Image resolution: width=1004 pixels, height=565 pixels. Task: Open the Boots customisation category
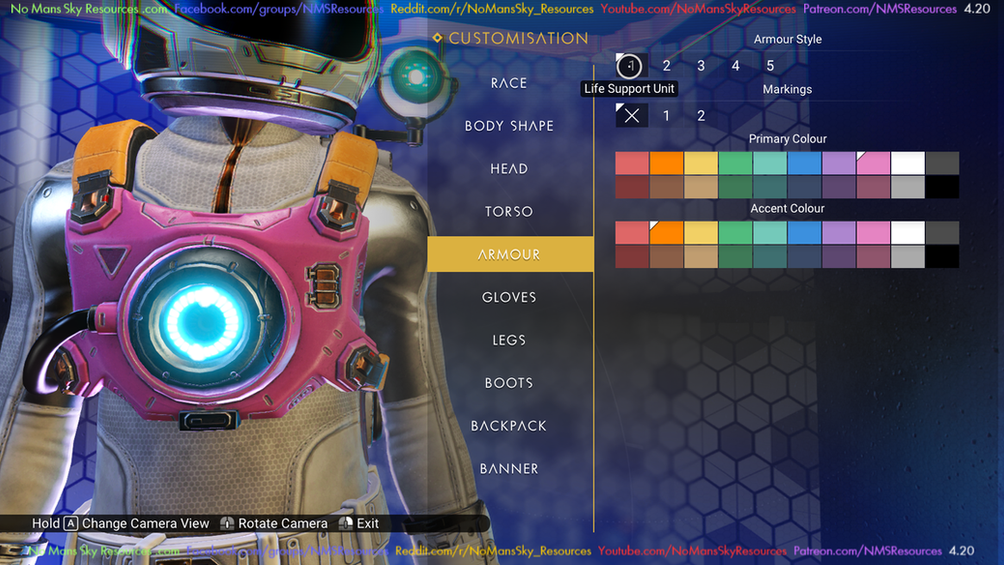point(509,383)
